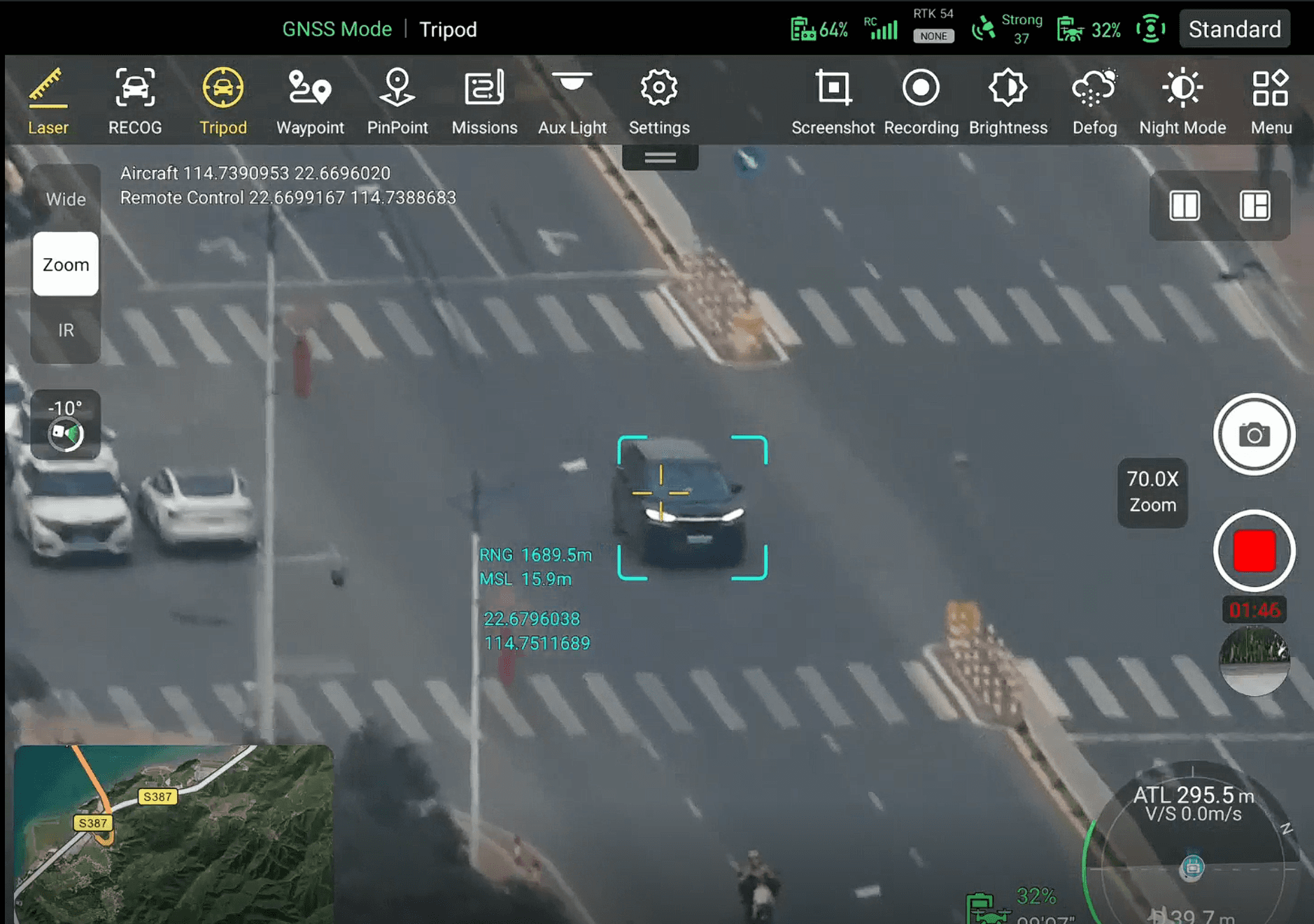Change the 70.0X zoom level
This screenshot has height=924, width=1314.
point(1152,492)
